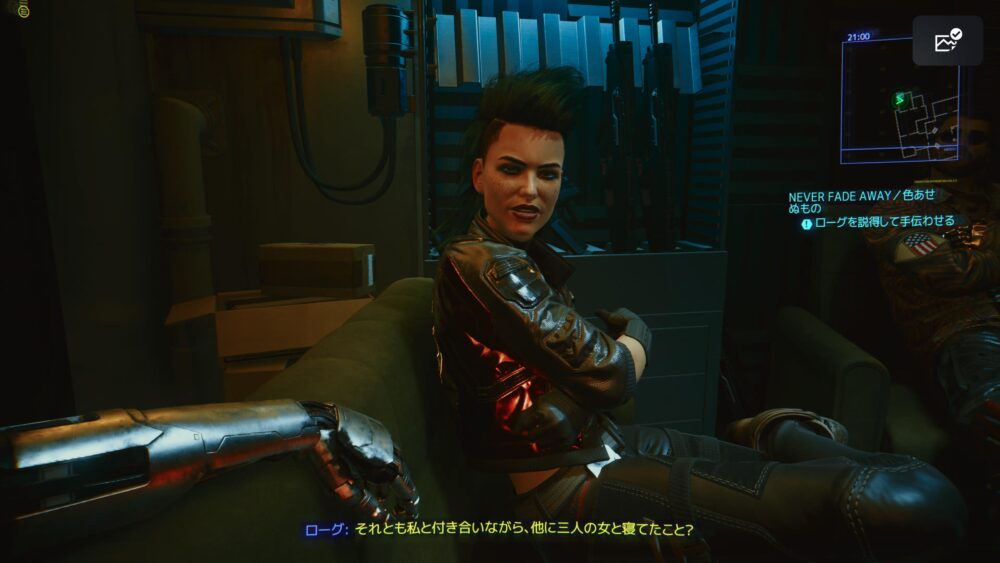The width and height of the screenshot is (1000, 563).
Task: Click the ローグを説得して手伝わせる objective
Action: 883,222
